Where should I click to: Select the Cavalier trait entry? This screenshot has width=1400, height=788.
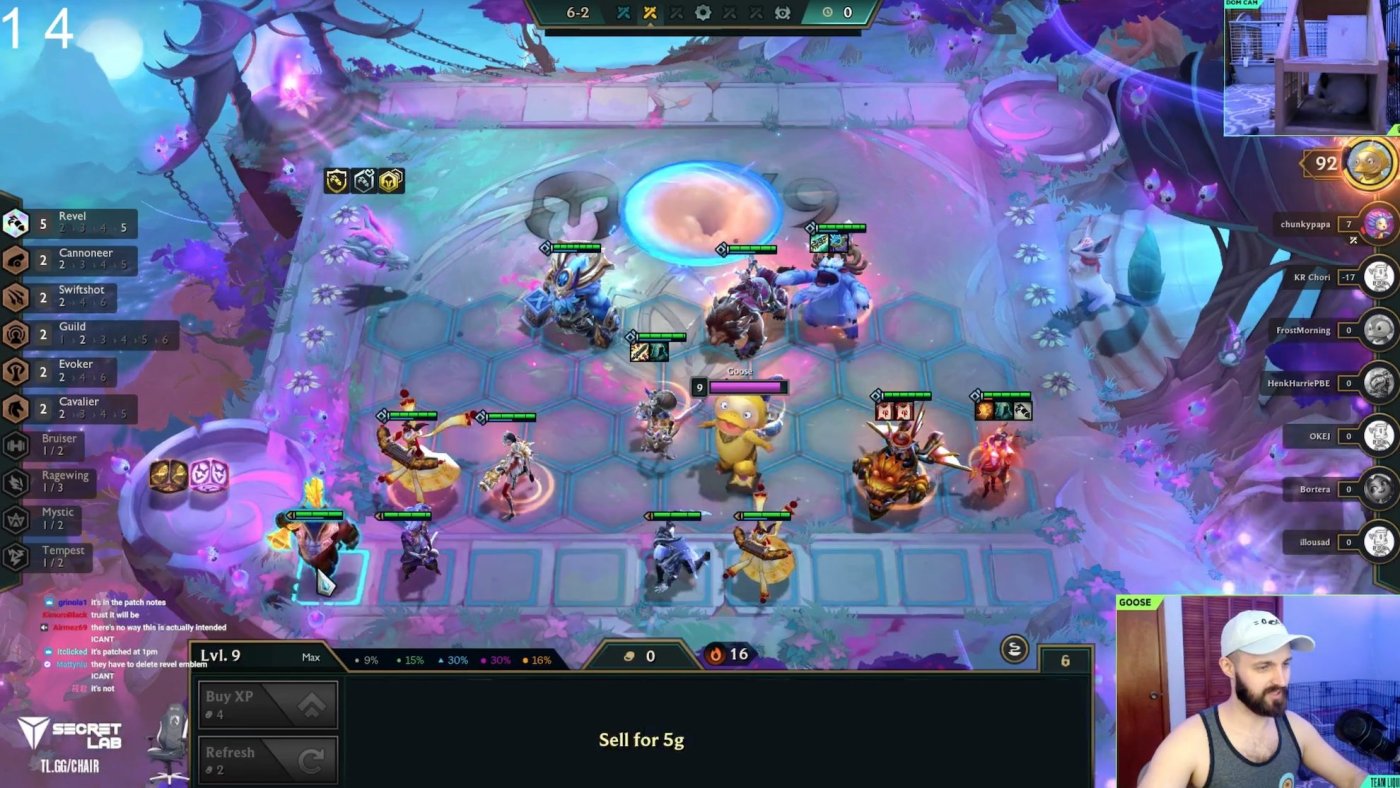pyautogui.click(x=70, y=408)
